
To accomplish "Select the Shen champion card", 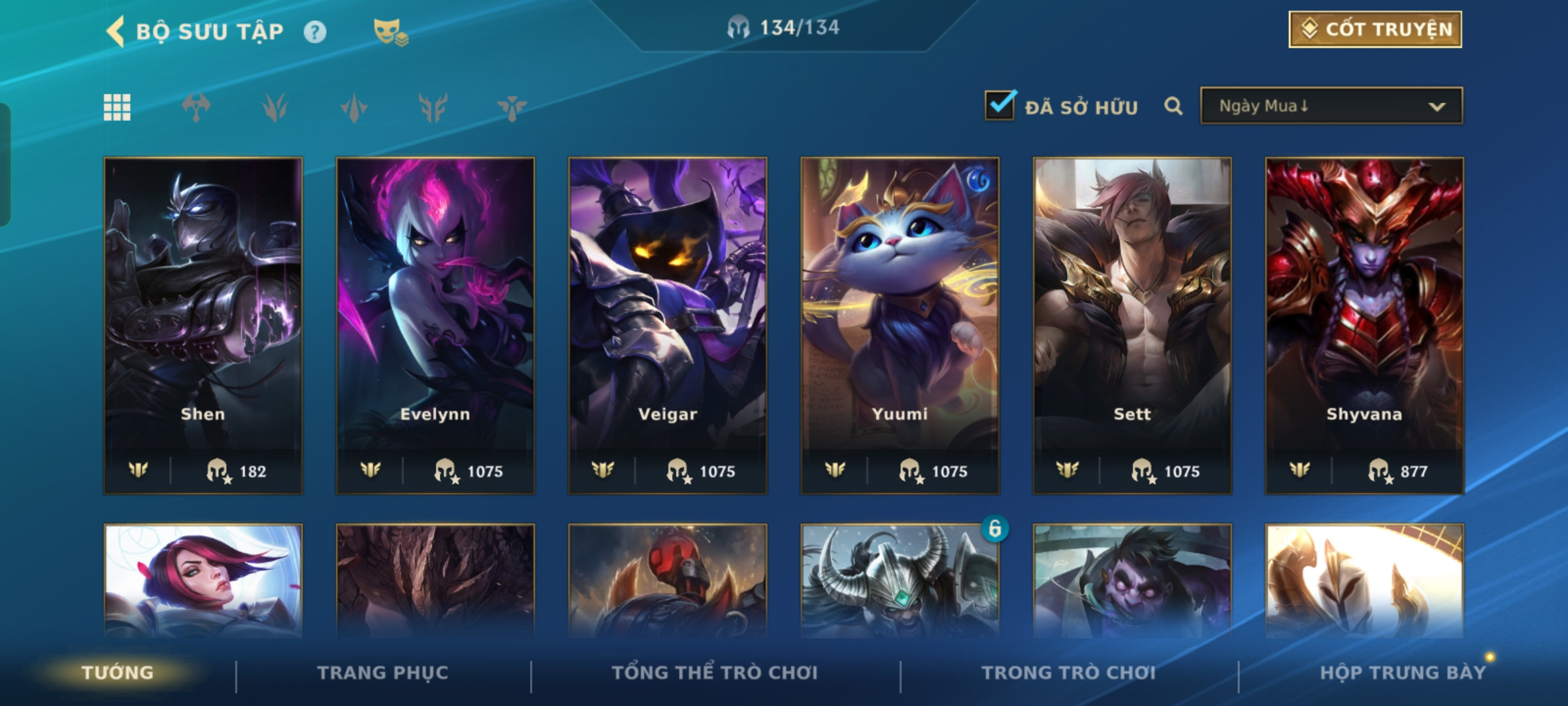I will point(203,325).
